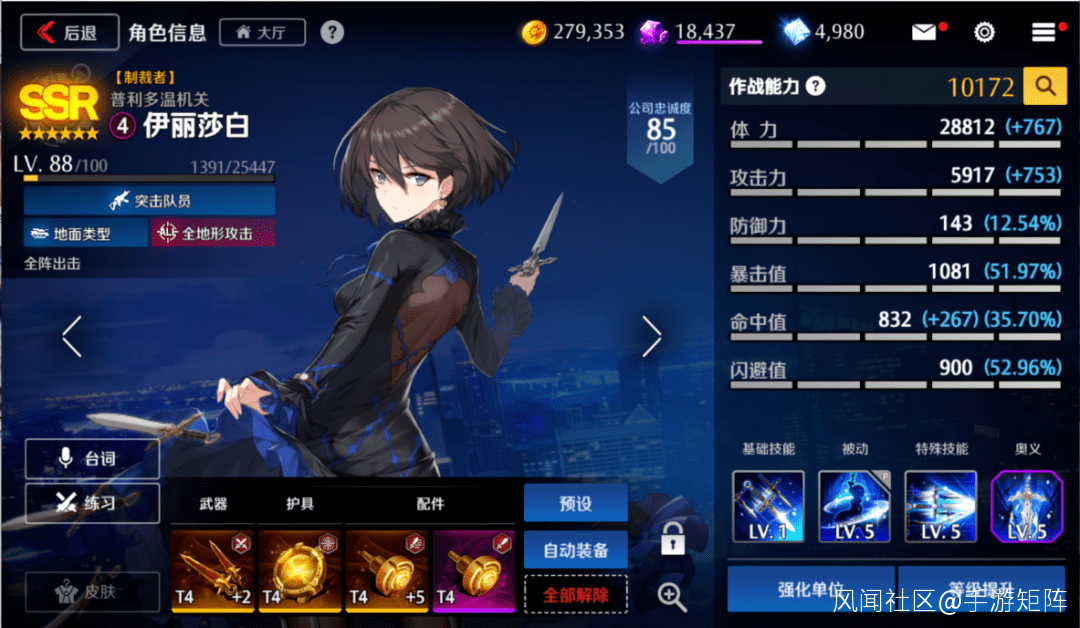Open the 皮肤 skin menu
This screenshot has width=1080, height=628.
[92, 591]
